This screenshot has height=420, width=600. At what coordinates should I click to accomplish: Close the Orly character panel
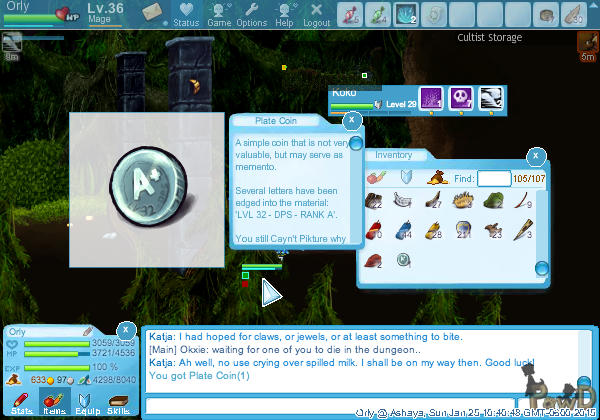[126, 329]
